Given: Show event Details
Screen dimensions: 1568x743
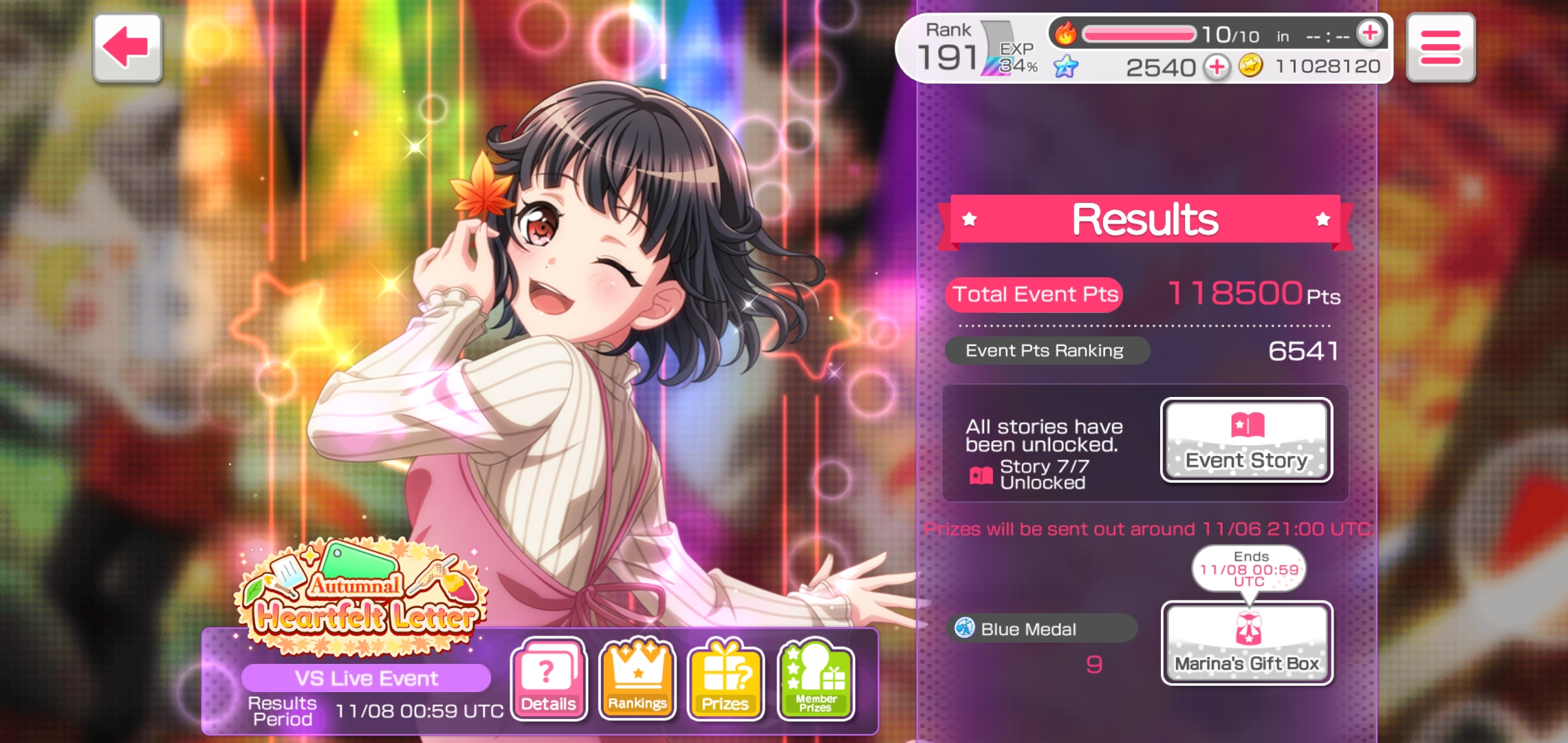Looking at the screenshot, I should (548, 679).
